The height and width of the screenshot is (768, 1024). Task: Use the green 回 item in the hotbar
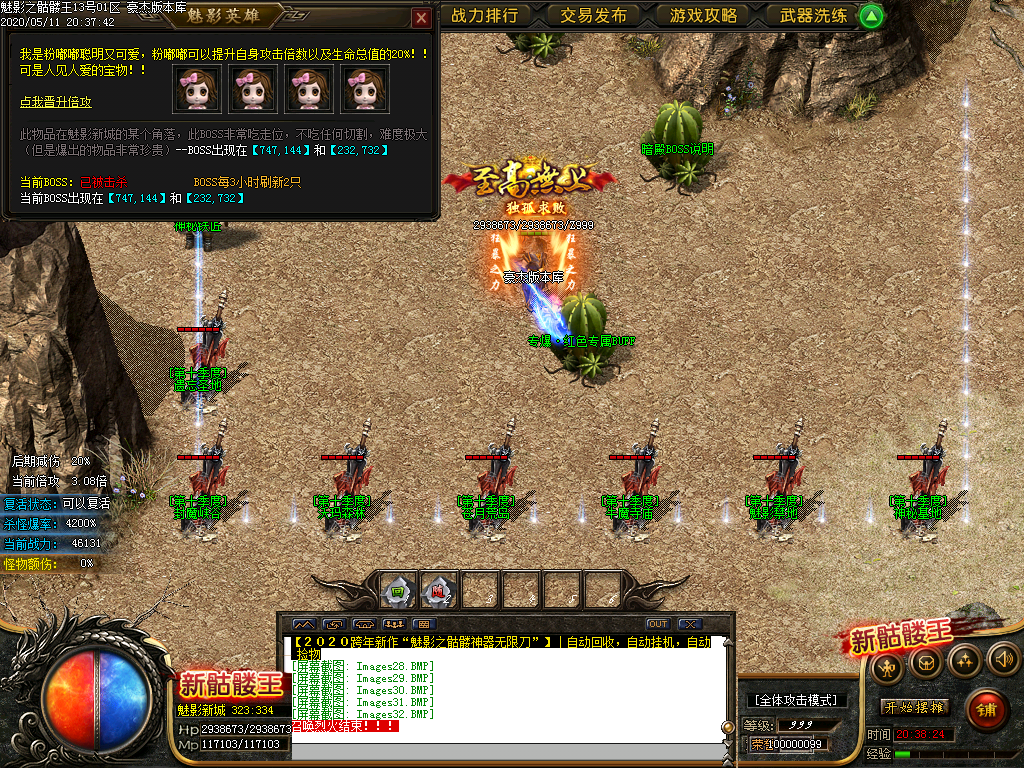click(x=398, y=591)
